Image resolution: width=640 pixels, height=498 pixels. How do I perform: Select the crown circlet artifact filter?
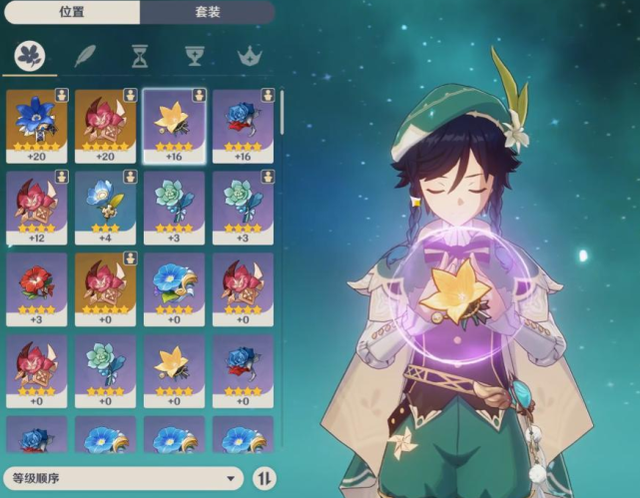[x=247, y=56]
